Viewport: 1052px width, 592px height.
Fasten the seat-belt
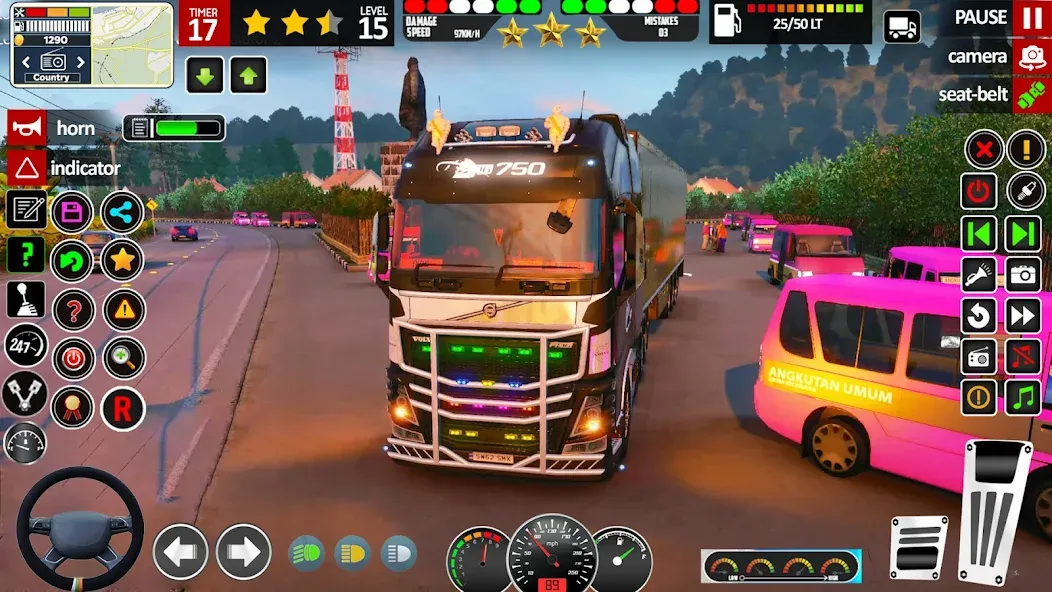click(1030, 96)
